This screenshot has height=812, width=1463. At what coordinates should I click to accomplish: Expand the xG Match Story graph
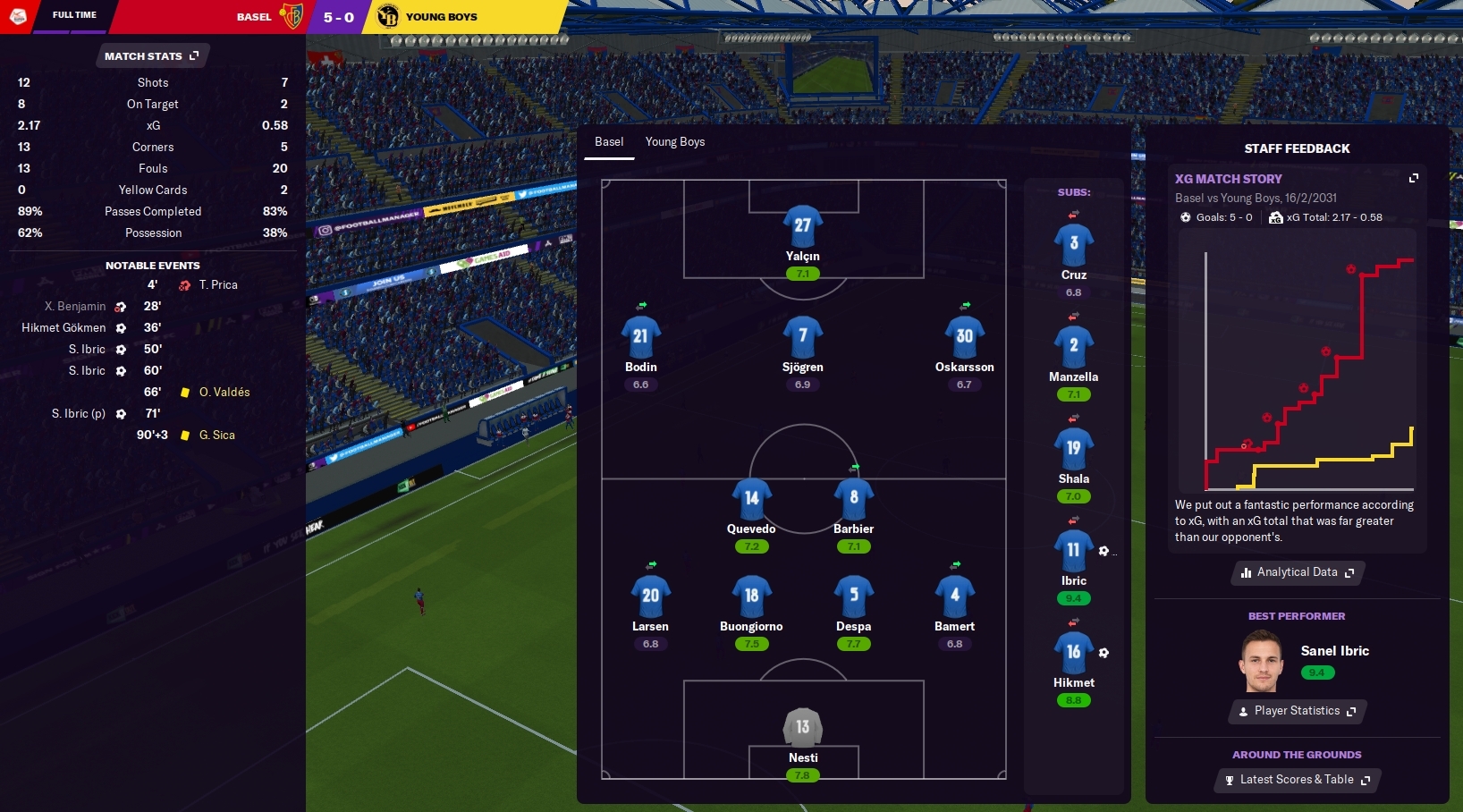1414,179
